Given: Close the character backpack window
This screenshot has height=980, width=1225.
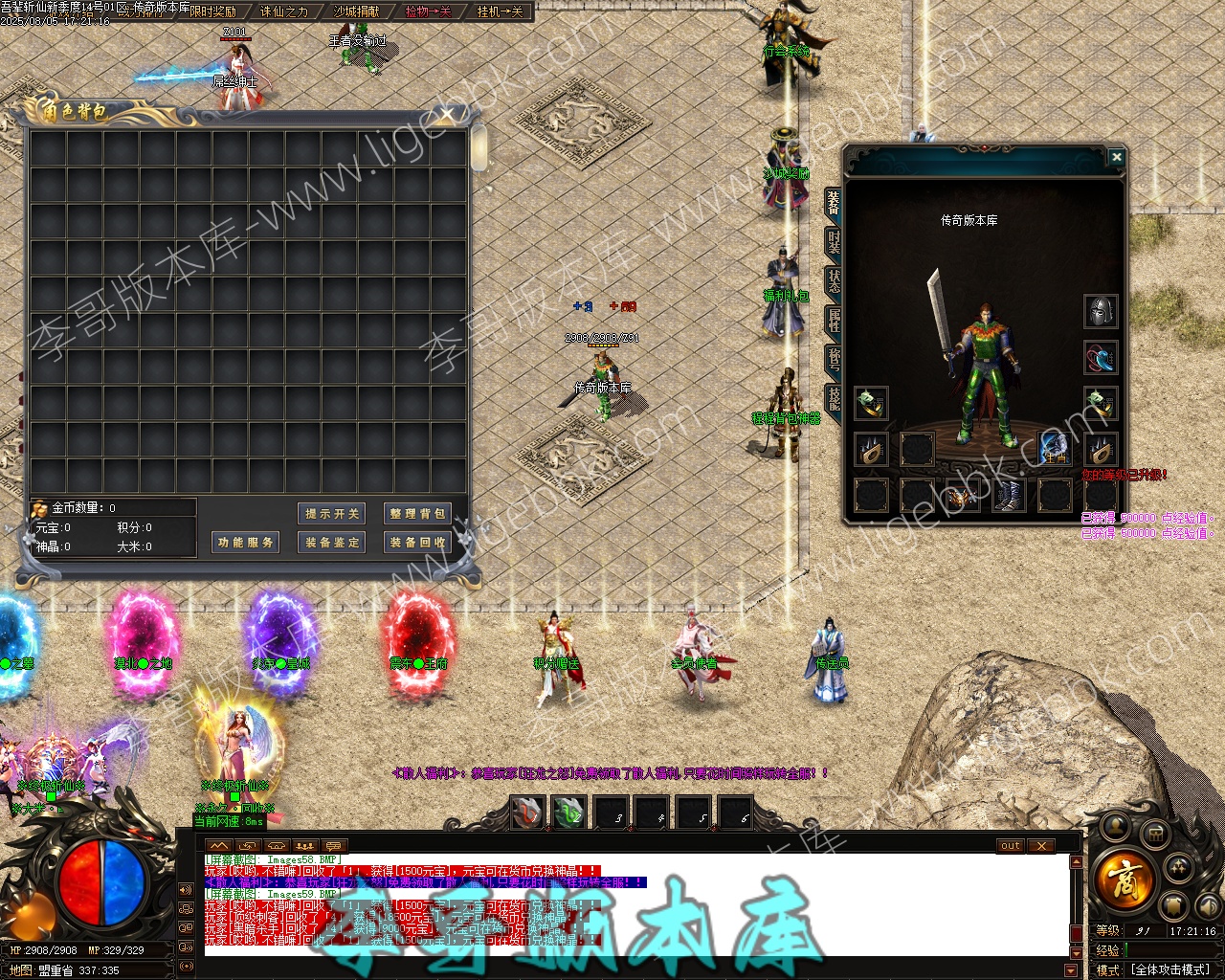Looking at the screenshot, I should [446, 116].
